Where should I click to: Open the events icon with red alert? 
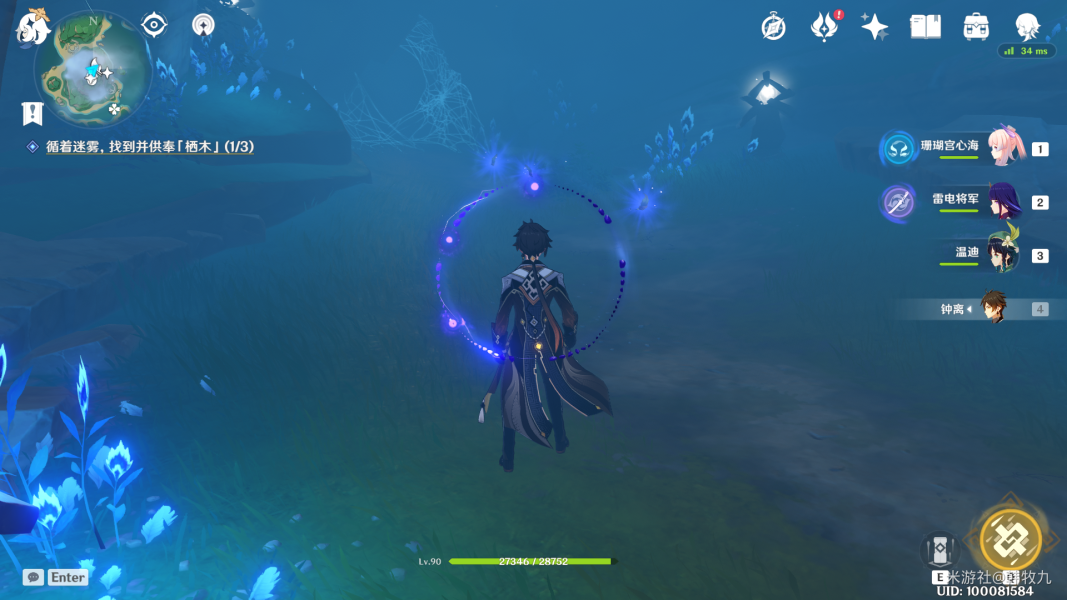[823, 27]
